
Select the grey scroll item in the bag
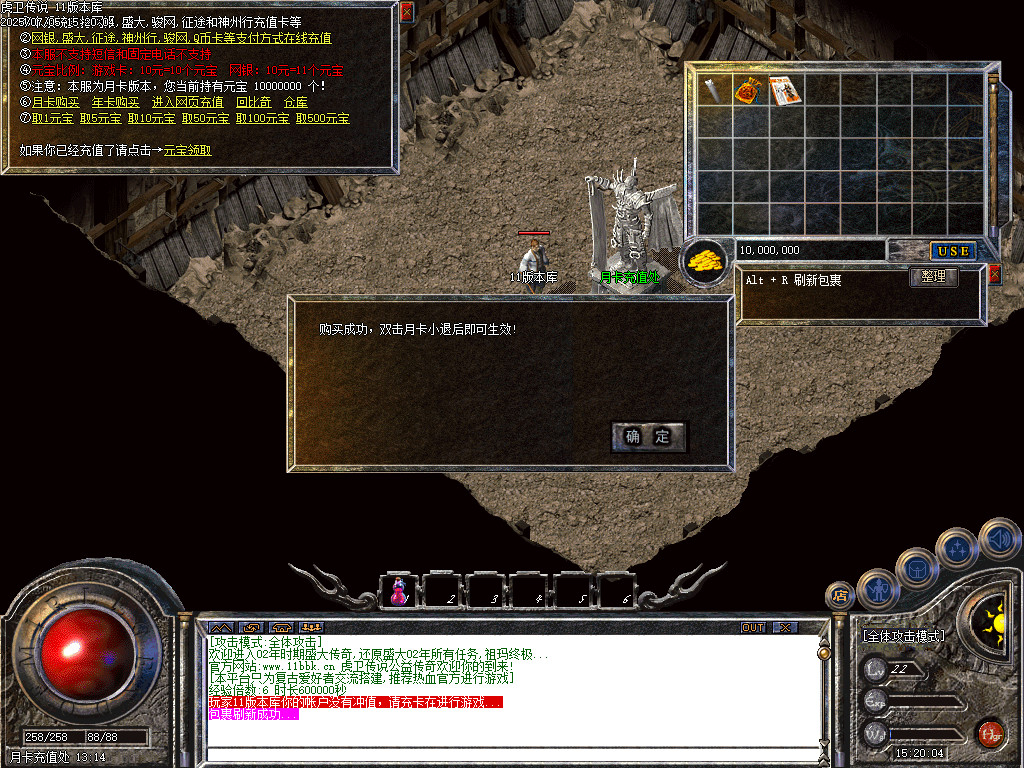(713, 90)
